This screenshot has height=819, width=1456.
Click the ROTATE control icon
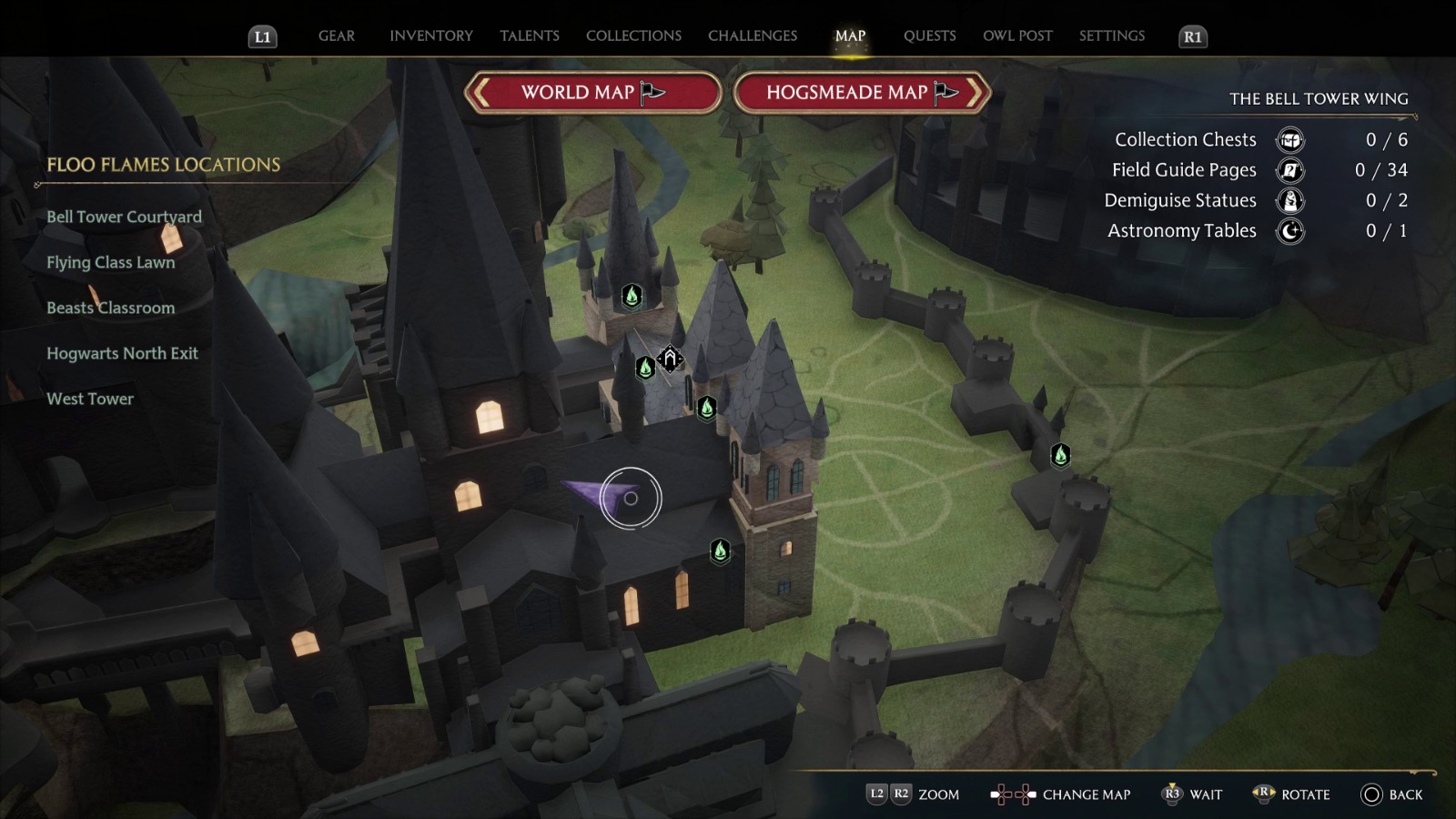point(1265,794)
